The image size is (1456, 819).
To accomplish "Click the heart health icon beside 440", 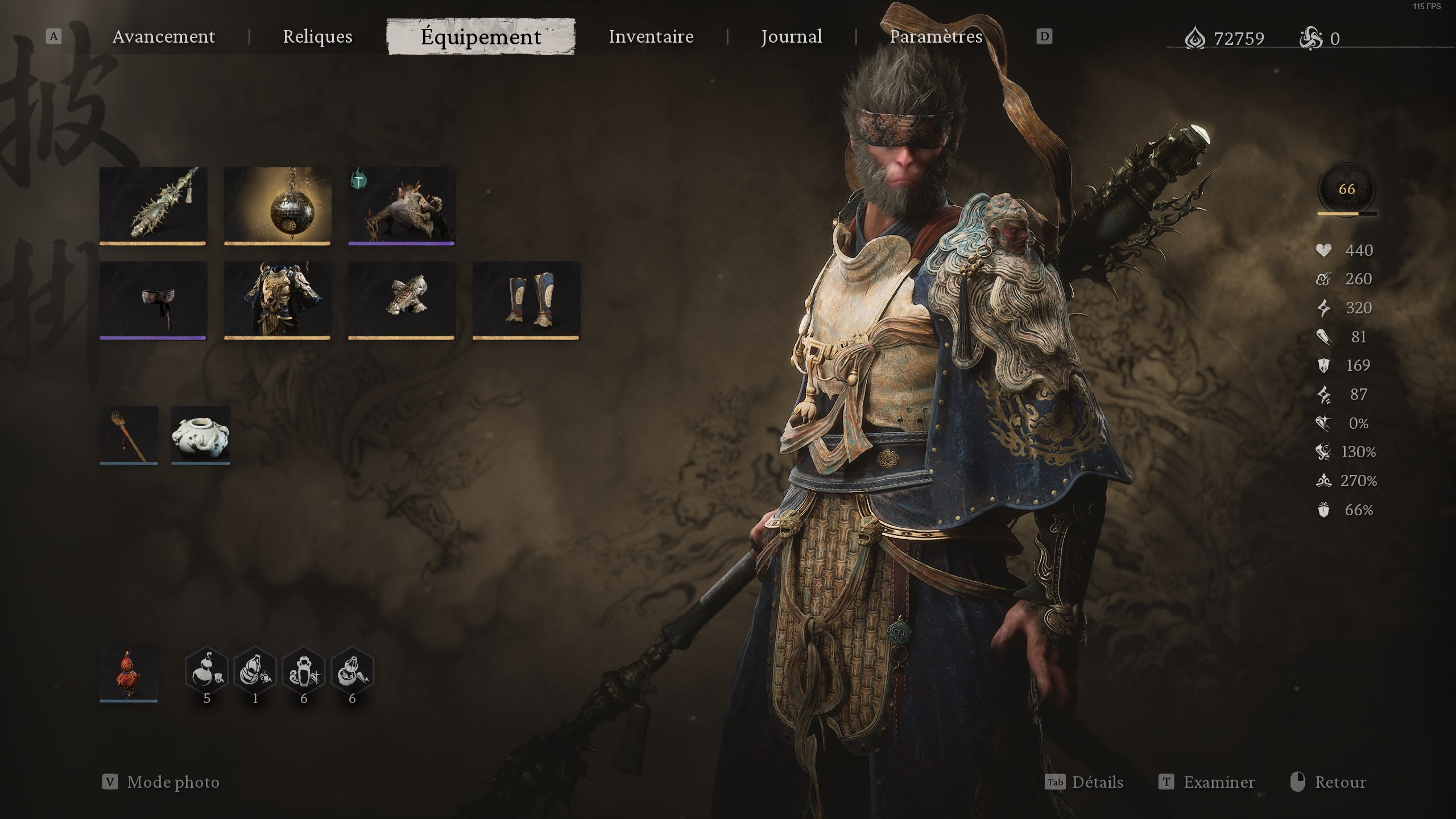I will point(1325,250).
